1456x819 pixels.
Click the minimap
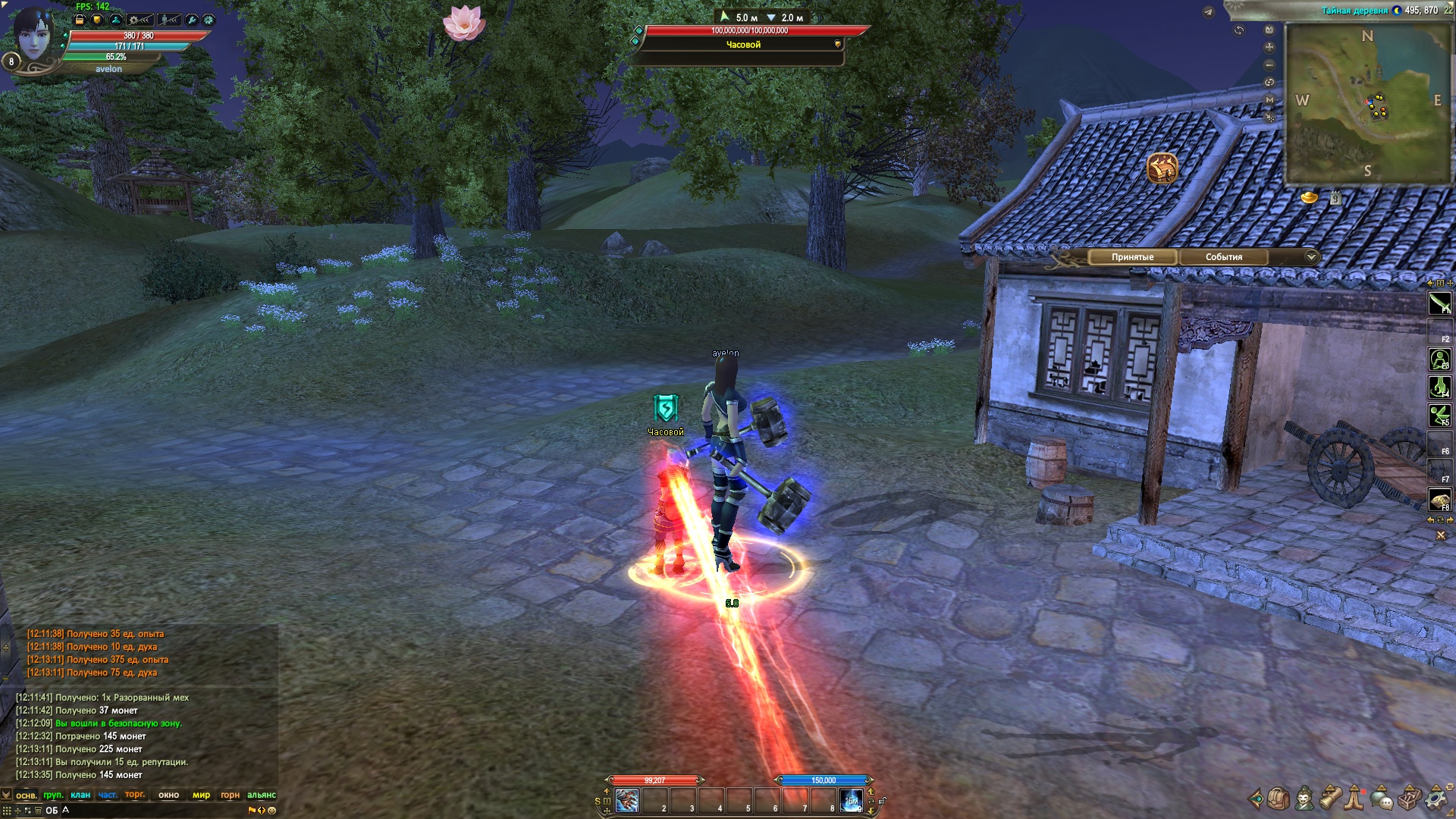(1368, 102)
